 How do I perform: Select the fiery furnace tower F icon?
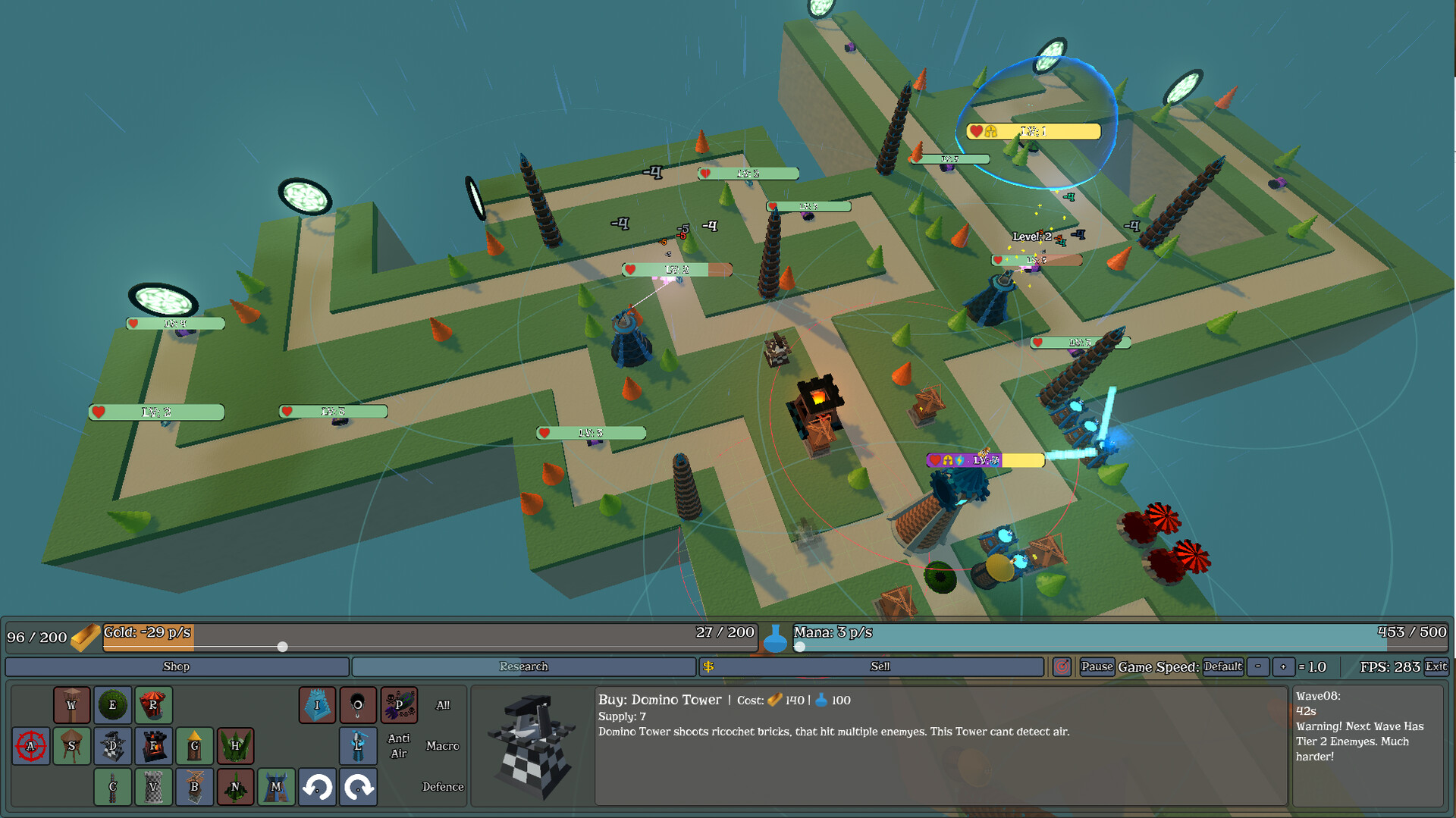(153, 745)
